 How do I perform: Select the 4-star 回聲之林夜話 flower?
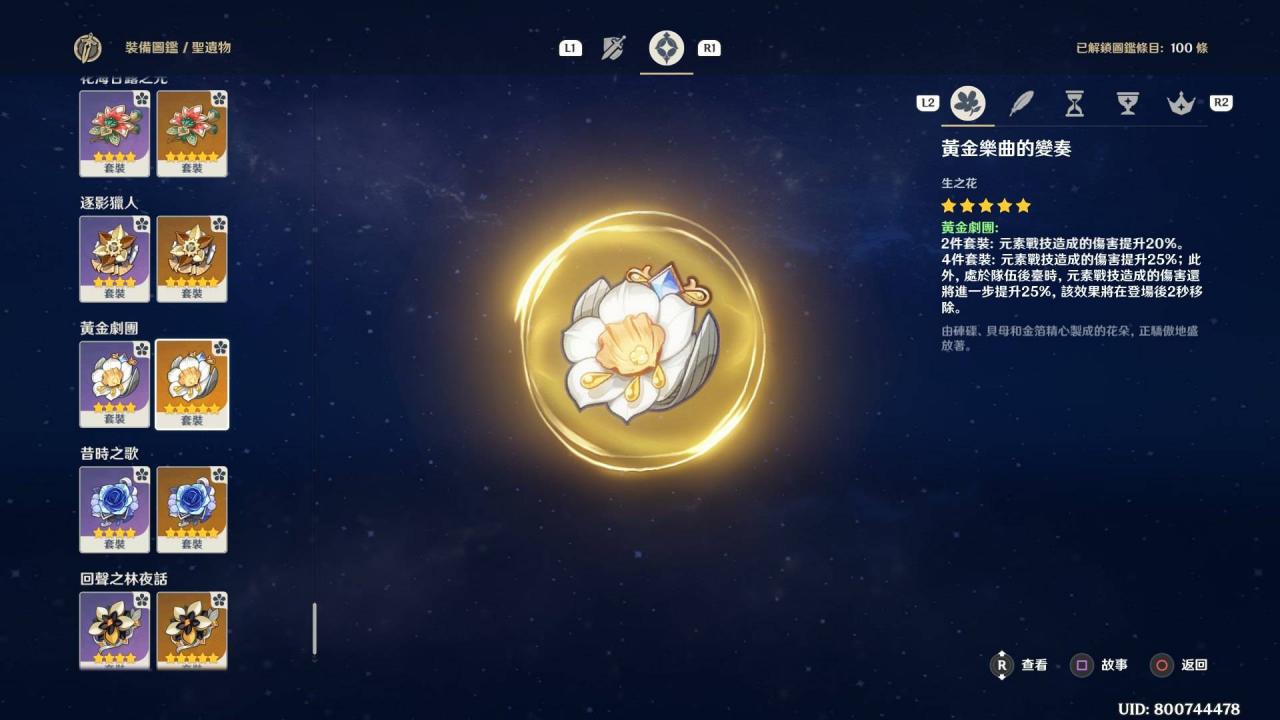click(115, 630)
